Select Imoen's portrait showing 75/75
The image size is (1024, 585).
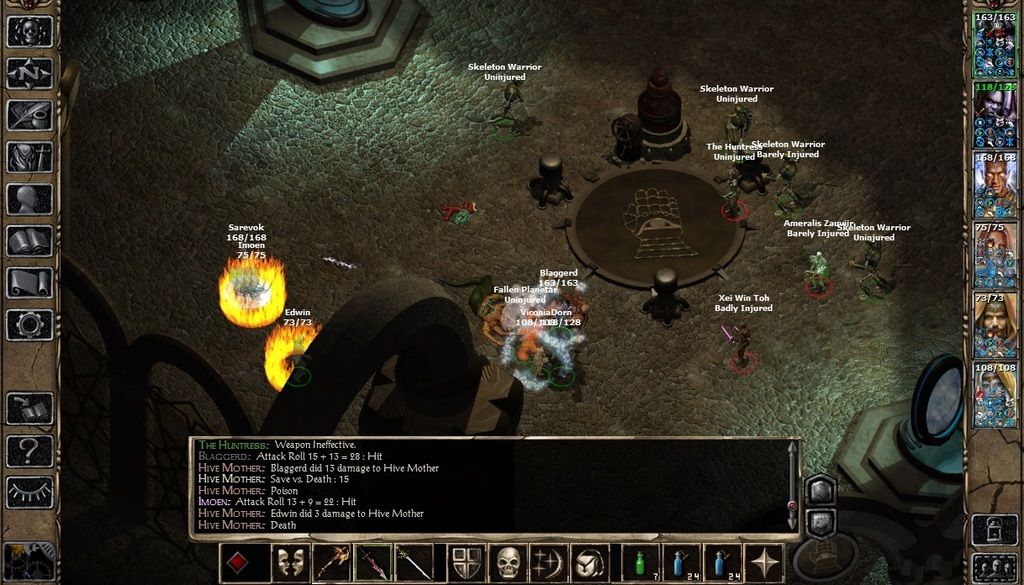coord(995,255)
